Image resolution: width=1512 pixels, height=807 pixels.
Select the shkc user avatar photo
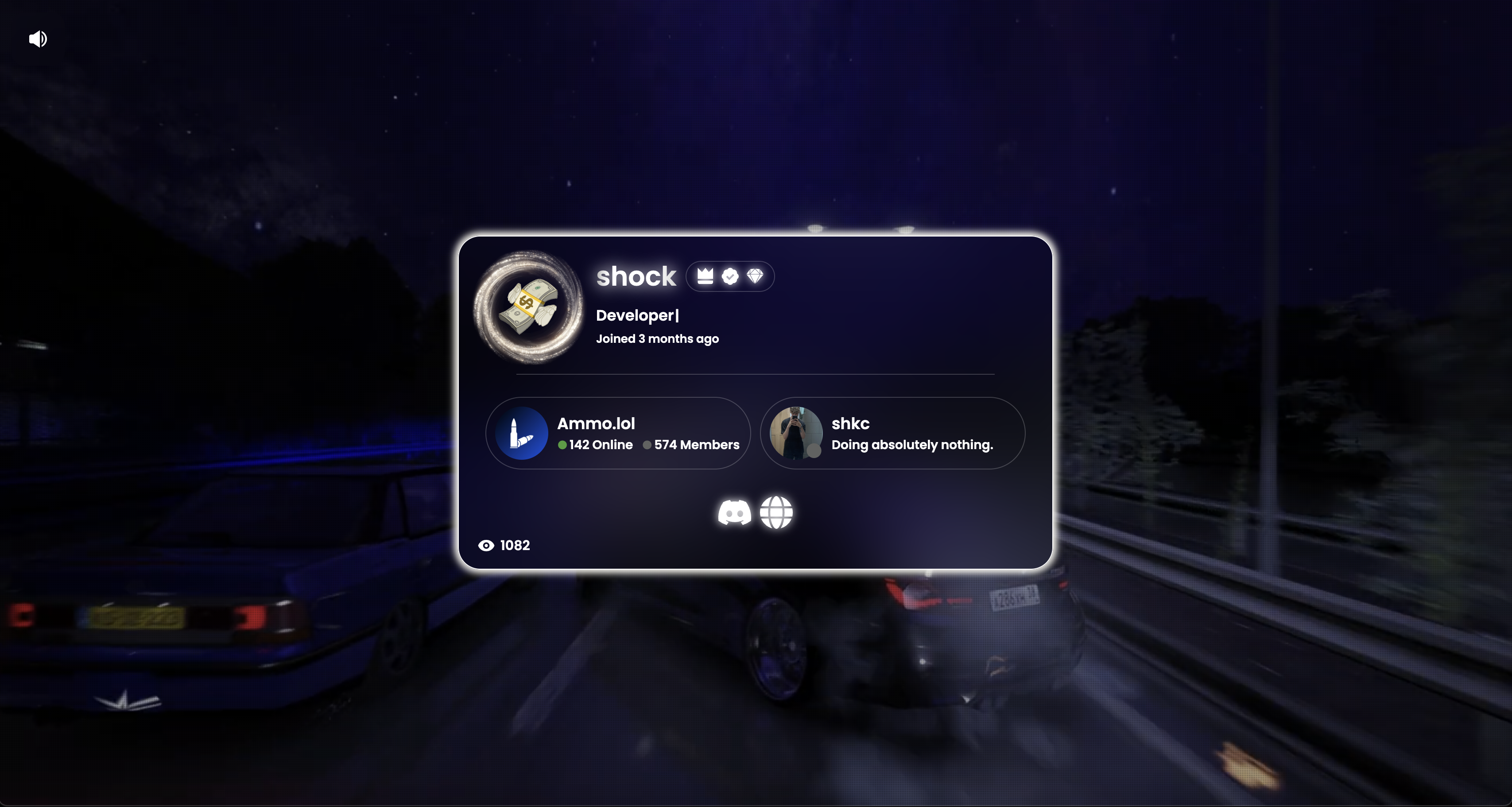pos(795,433)
